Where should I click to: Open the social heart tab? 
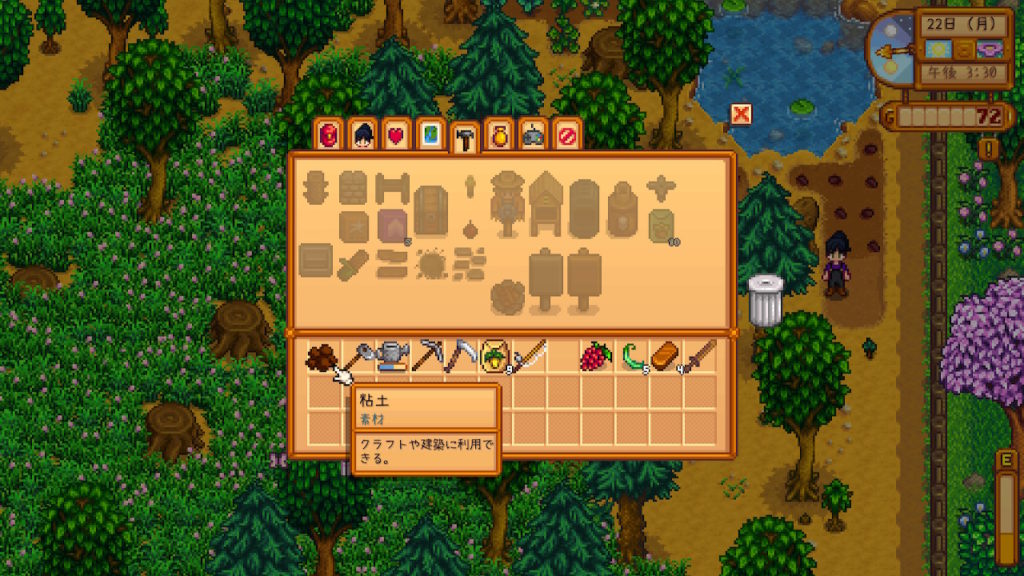pos(396,135)
